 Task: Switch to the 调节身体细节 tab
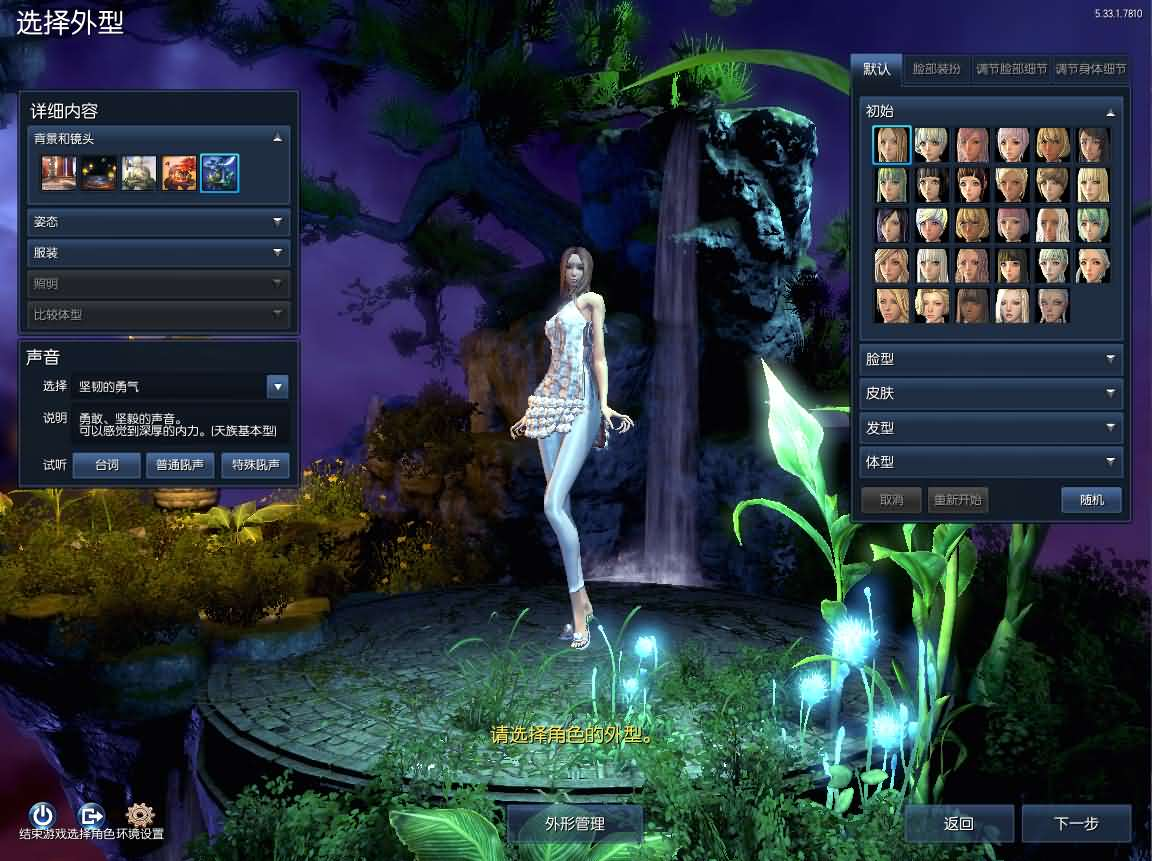1092,69
